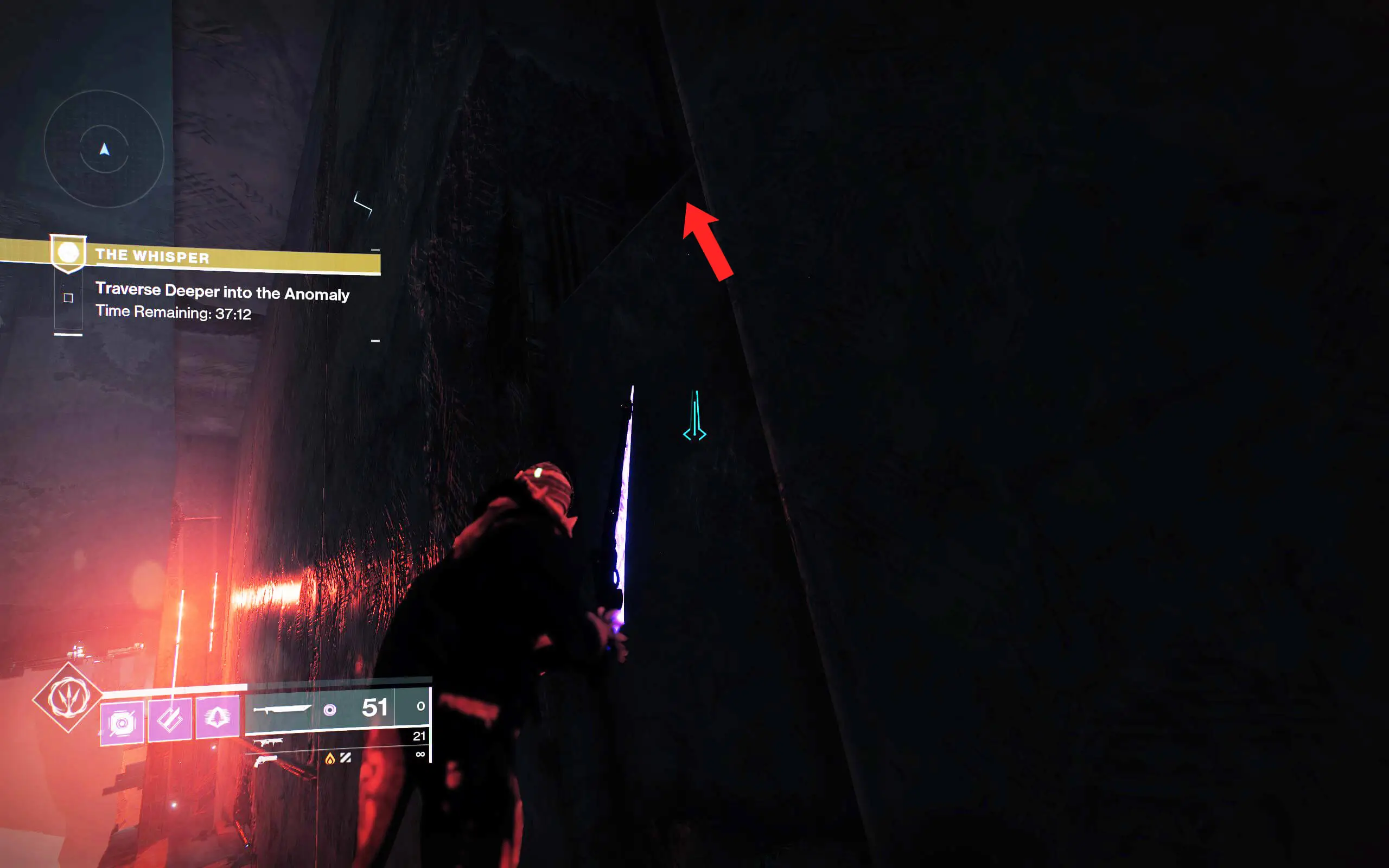Switch to the submachine gun weapon

click(x=268, y=743)
